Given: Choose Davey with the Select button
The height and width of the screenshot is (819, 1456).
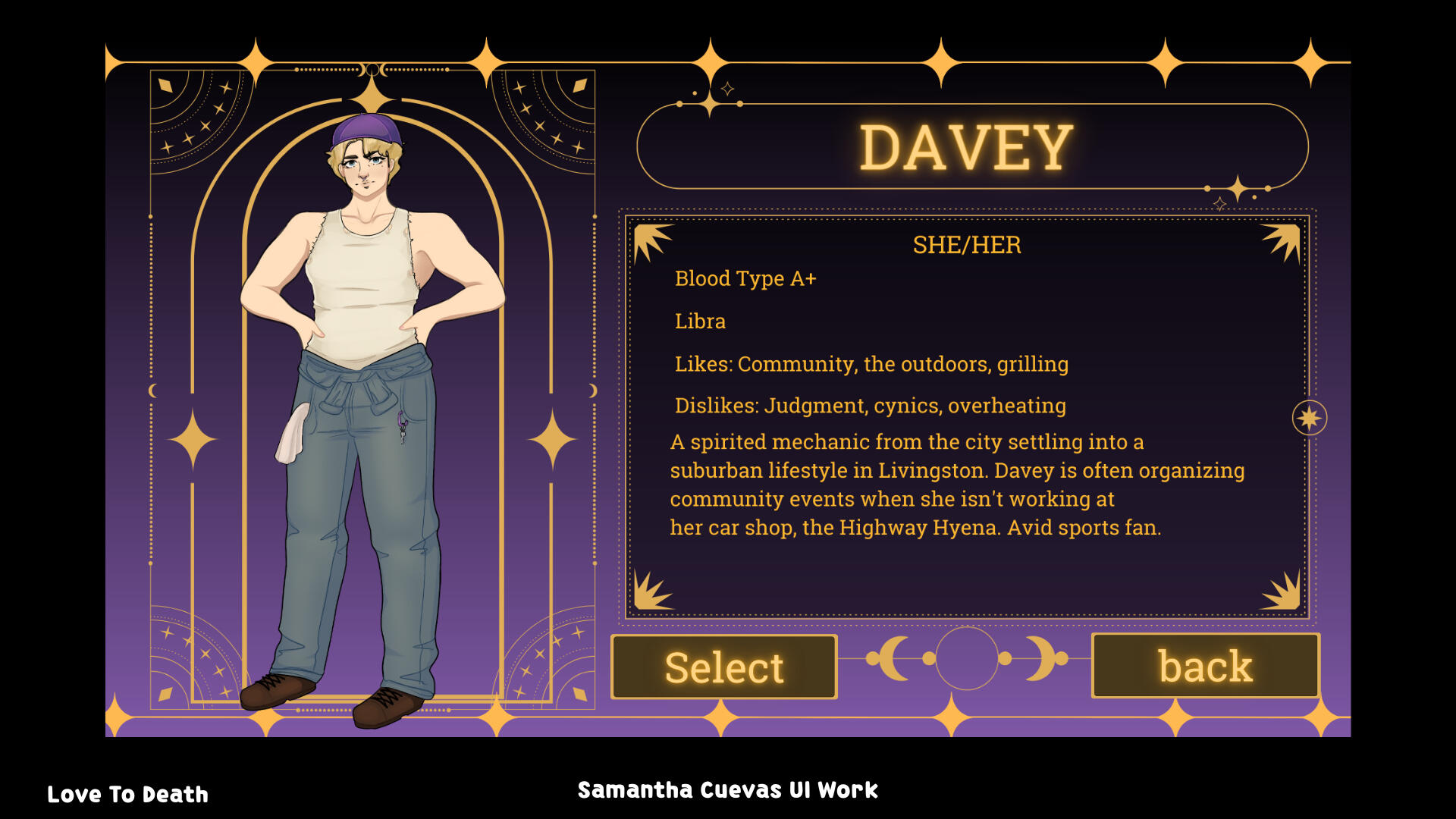Looking at the screenshot, I should click(x=724, y=667).
